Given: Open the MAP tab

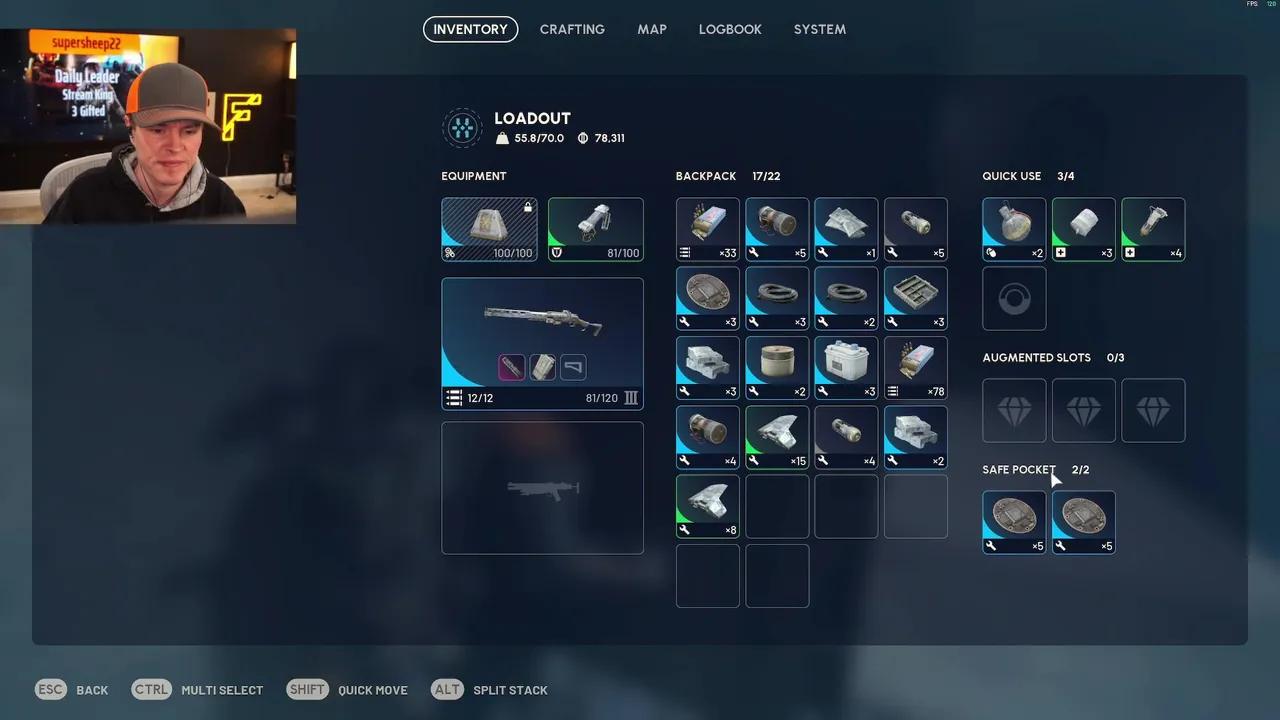Looking at the screenshot, I should (x=652, y=29).
